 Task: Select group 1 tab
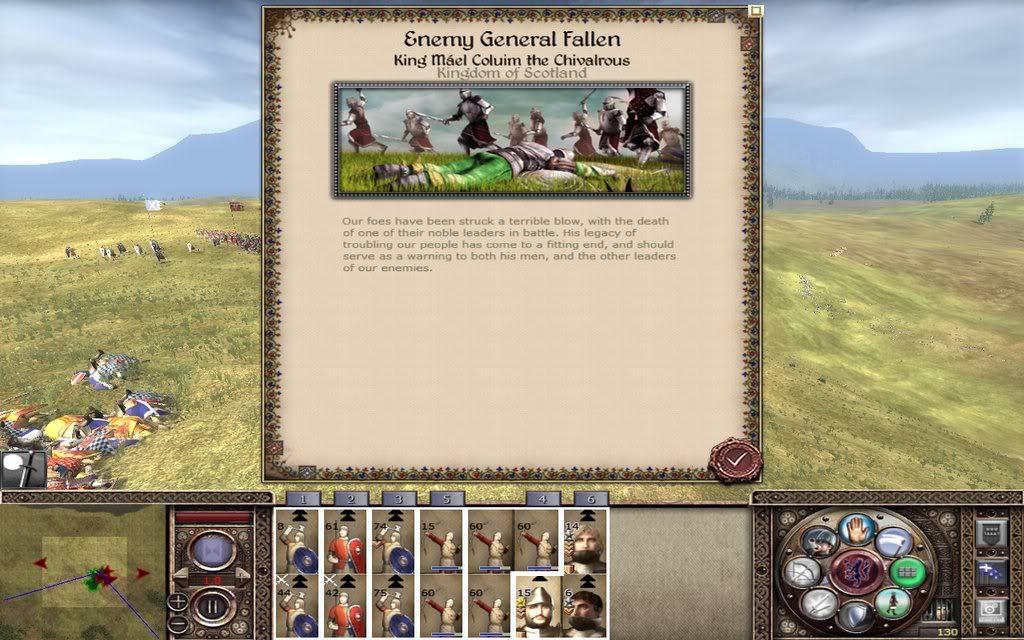pos(303,498)
